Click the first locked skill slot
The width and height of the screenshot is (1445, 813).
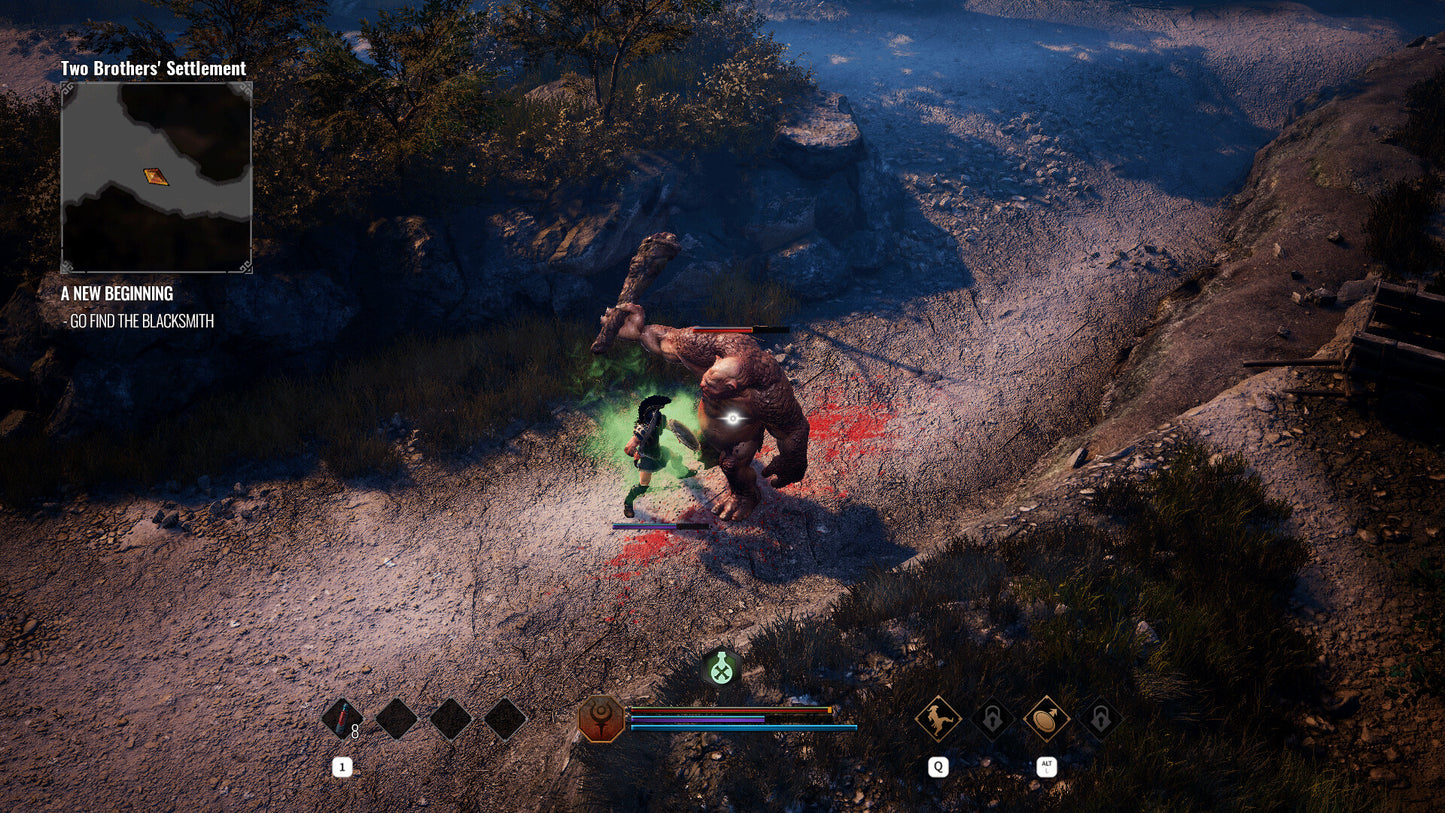991,719
